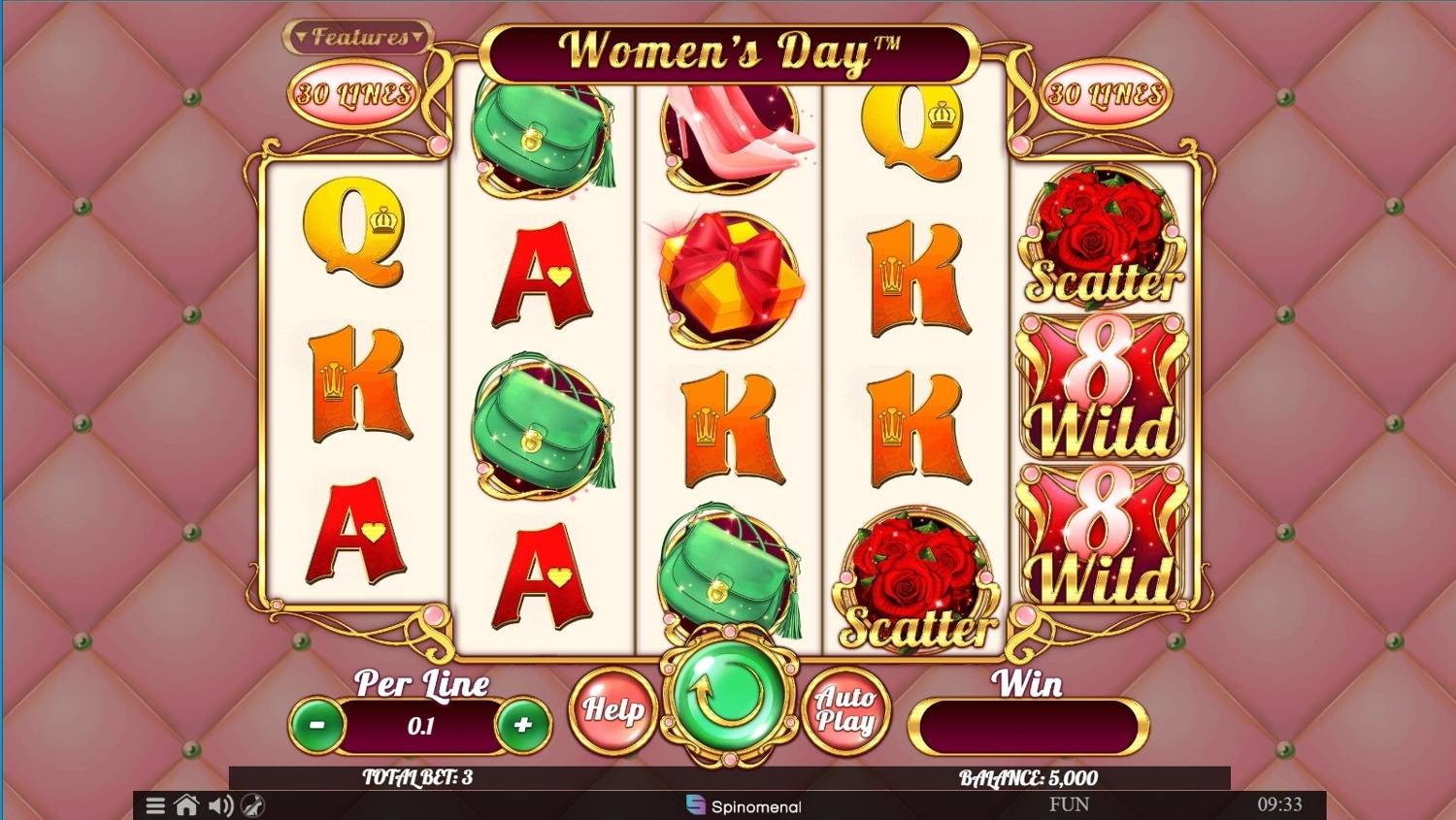Open the Help dialog
Viewport: 1456px width, 820px height.
615,710
